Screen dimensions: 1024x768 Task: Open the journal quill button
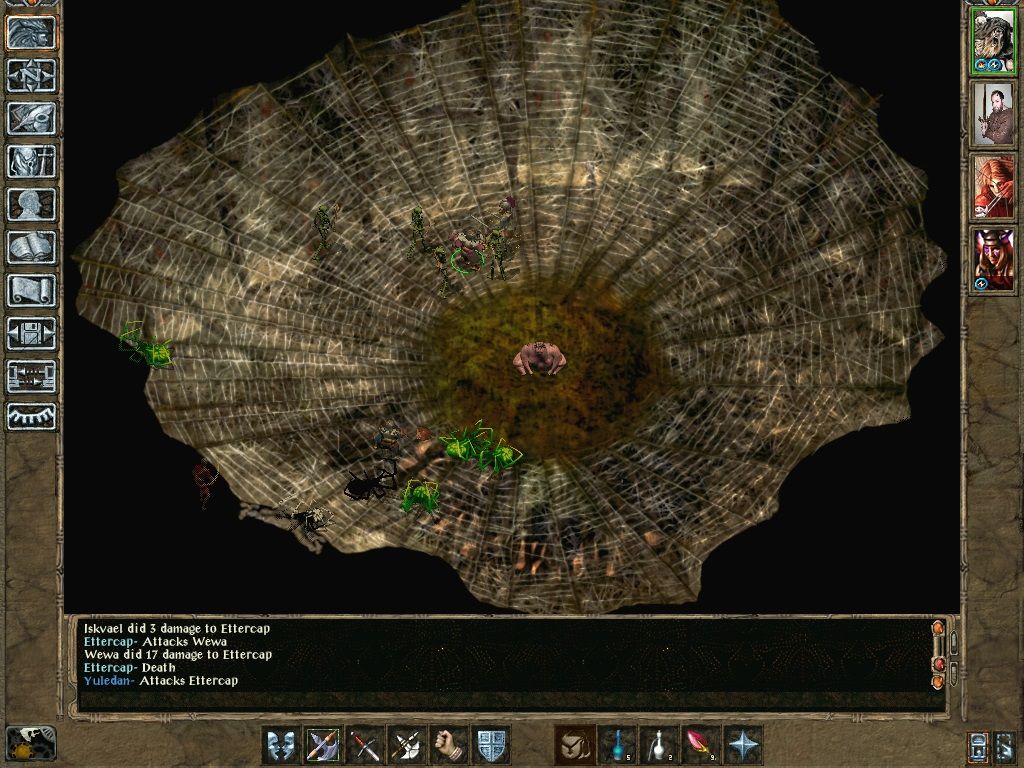(32, 119)
